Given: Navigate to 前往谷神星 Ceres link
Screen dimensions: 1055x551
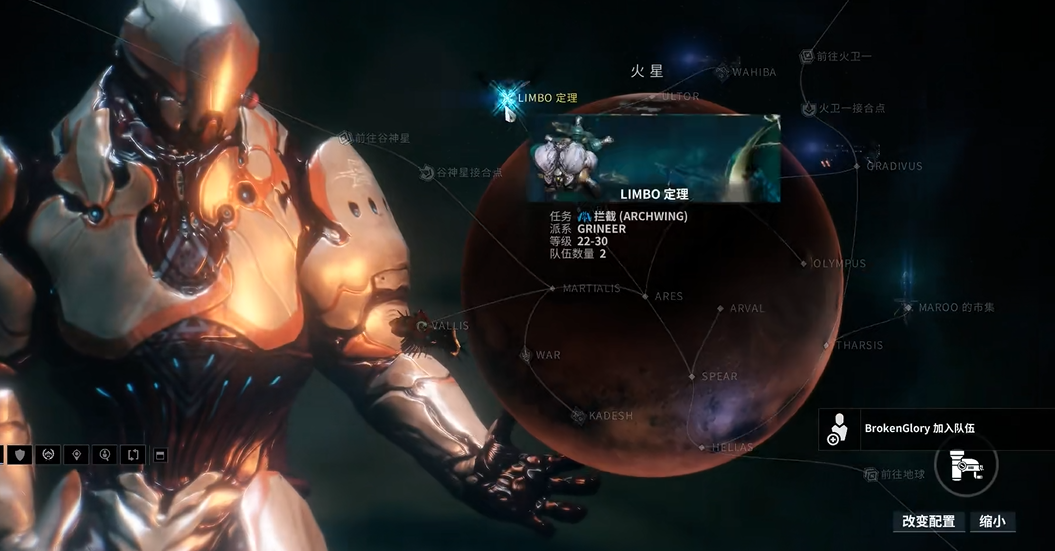Looking at the screenshot, I should pos(345,137).
